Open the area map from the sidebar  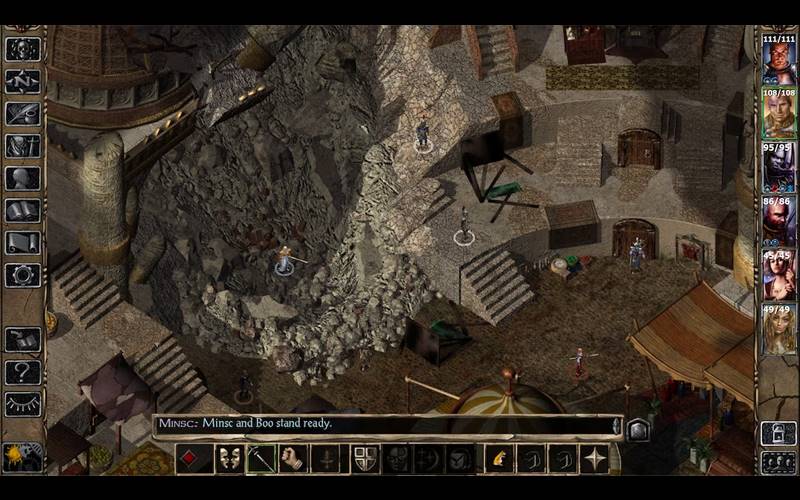coord(22,82)
